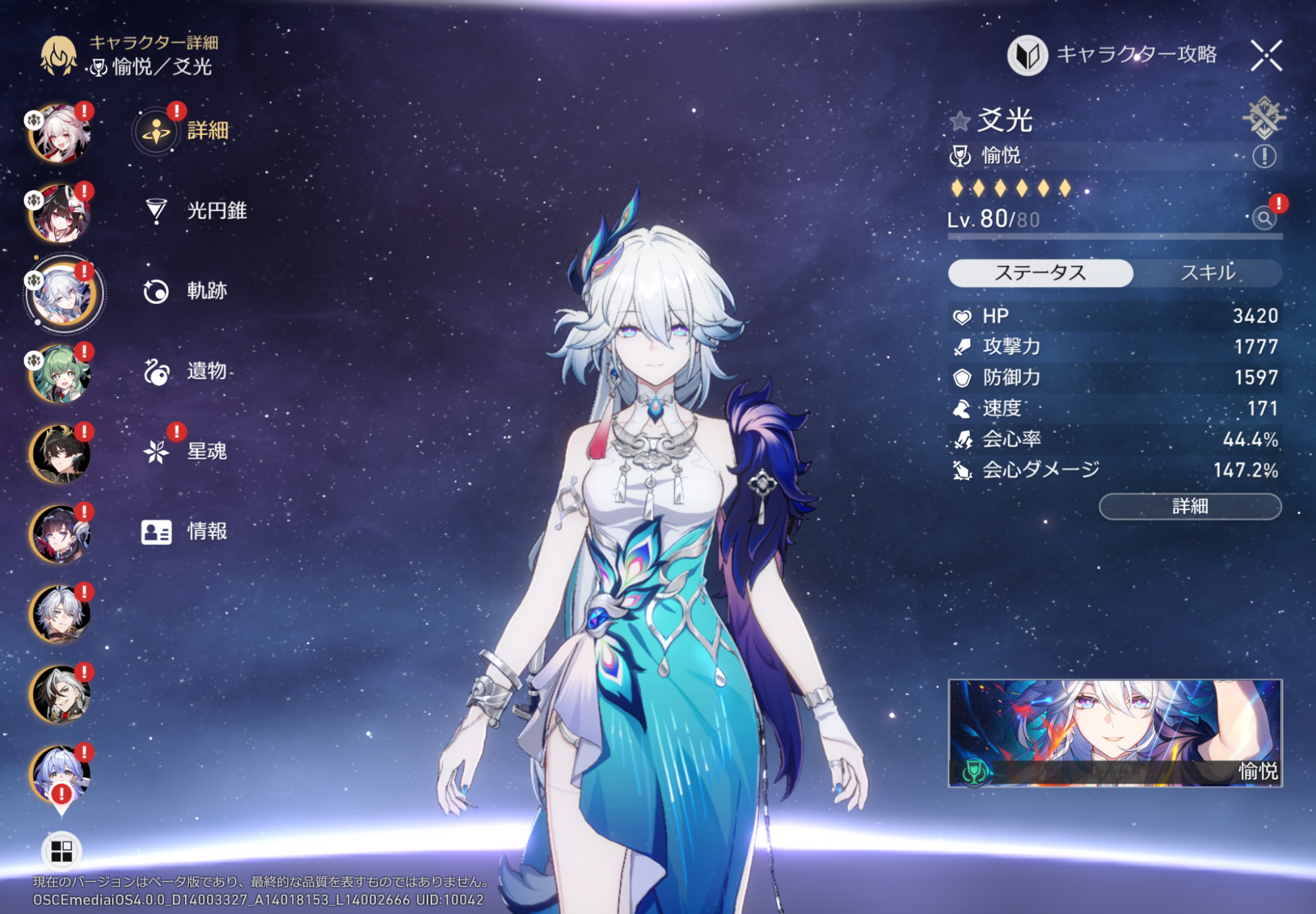Click the magnifier icon beside level
Image resolution: width=1316 pixels, height=914 pixels.
coord(1264,218)
